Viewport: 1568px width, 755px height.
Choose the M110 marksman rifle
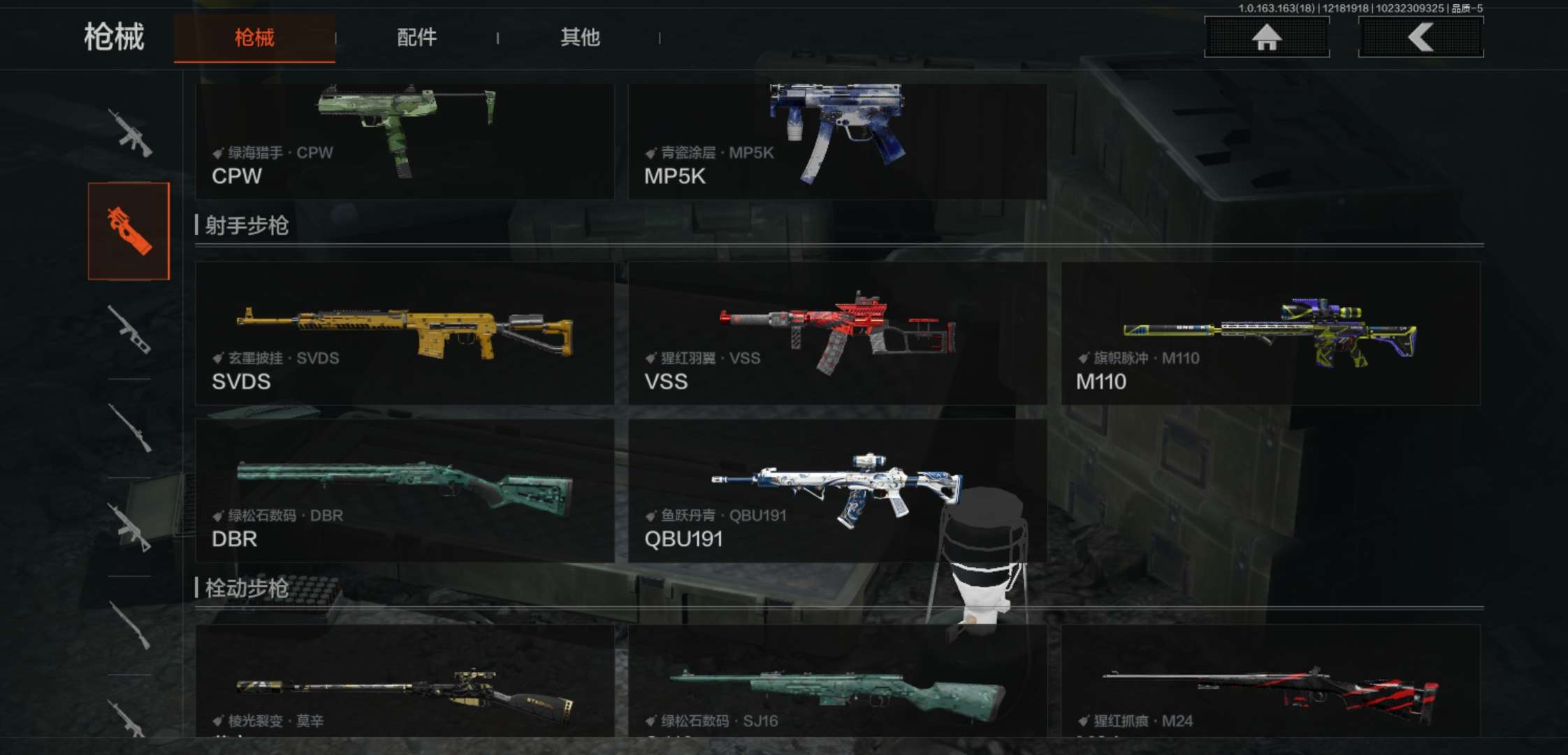point(1270,333)
